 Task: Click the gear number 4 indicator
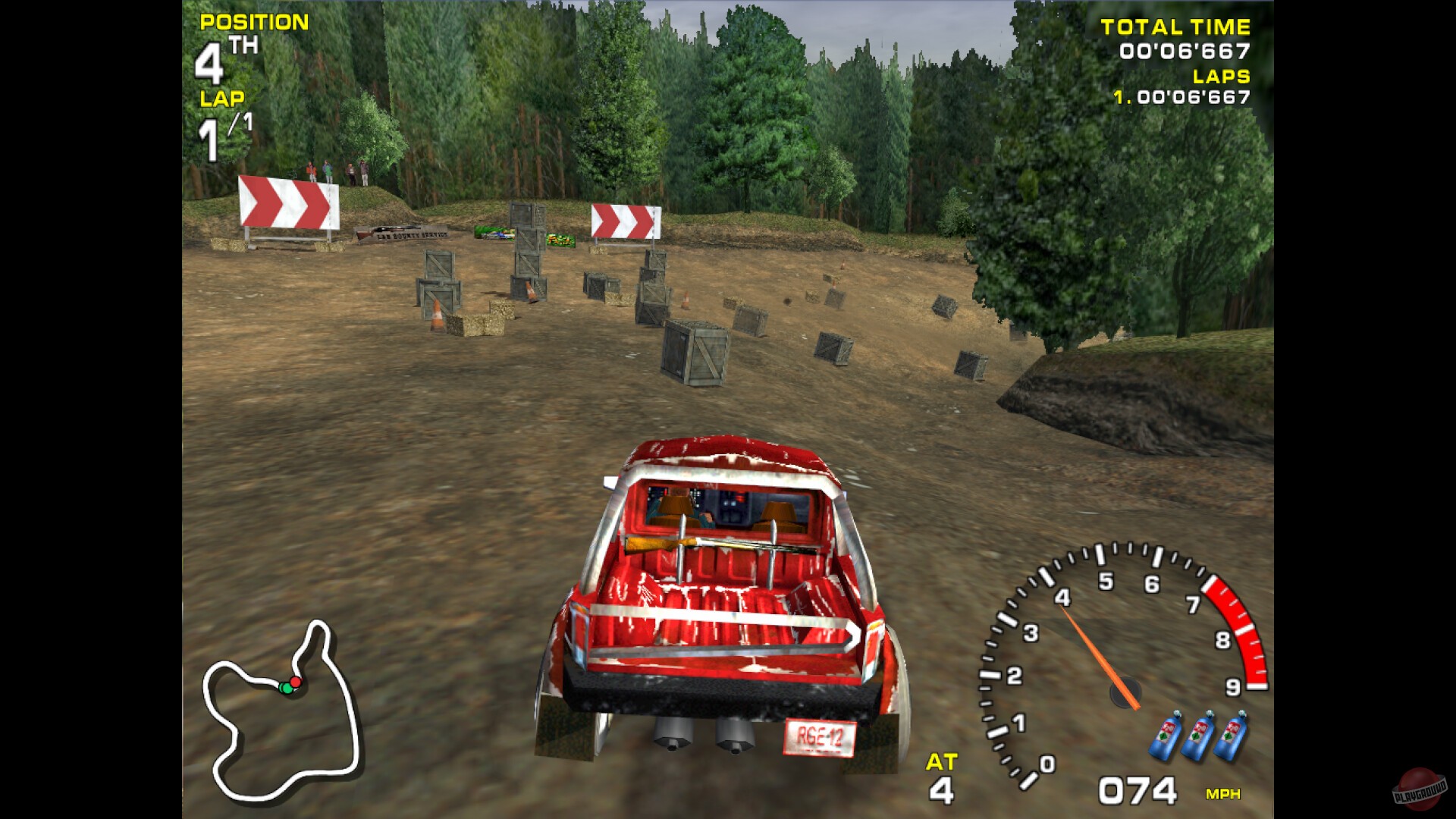pos(940,789)
